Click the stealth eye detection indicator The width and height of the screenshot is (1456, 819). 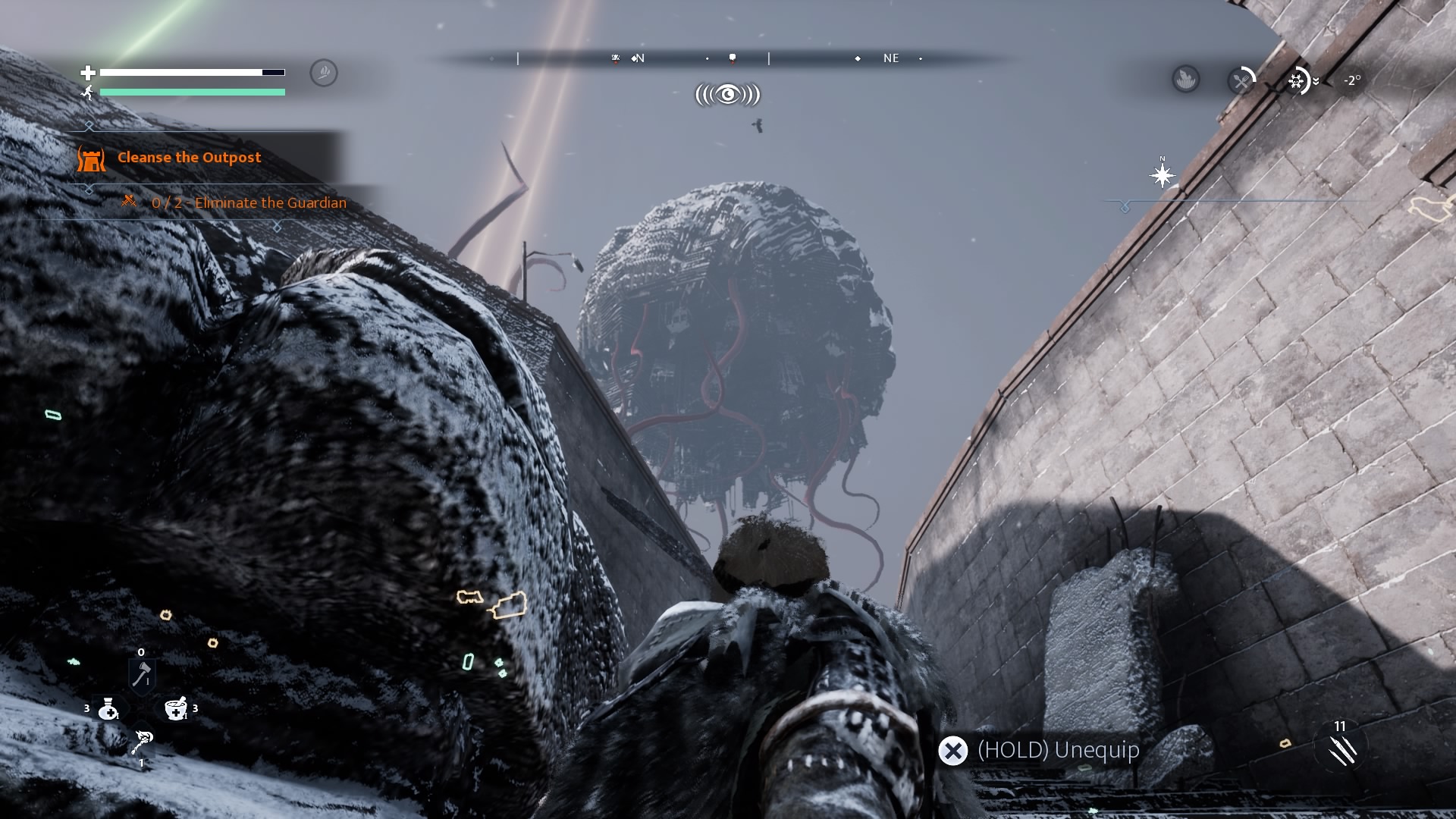[727, 95]
